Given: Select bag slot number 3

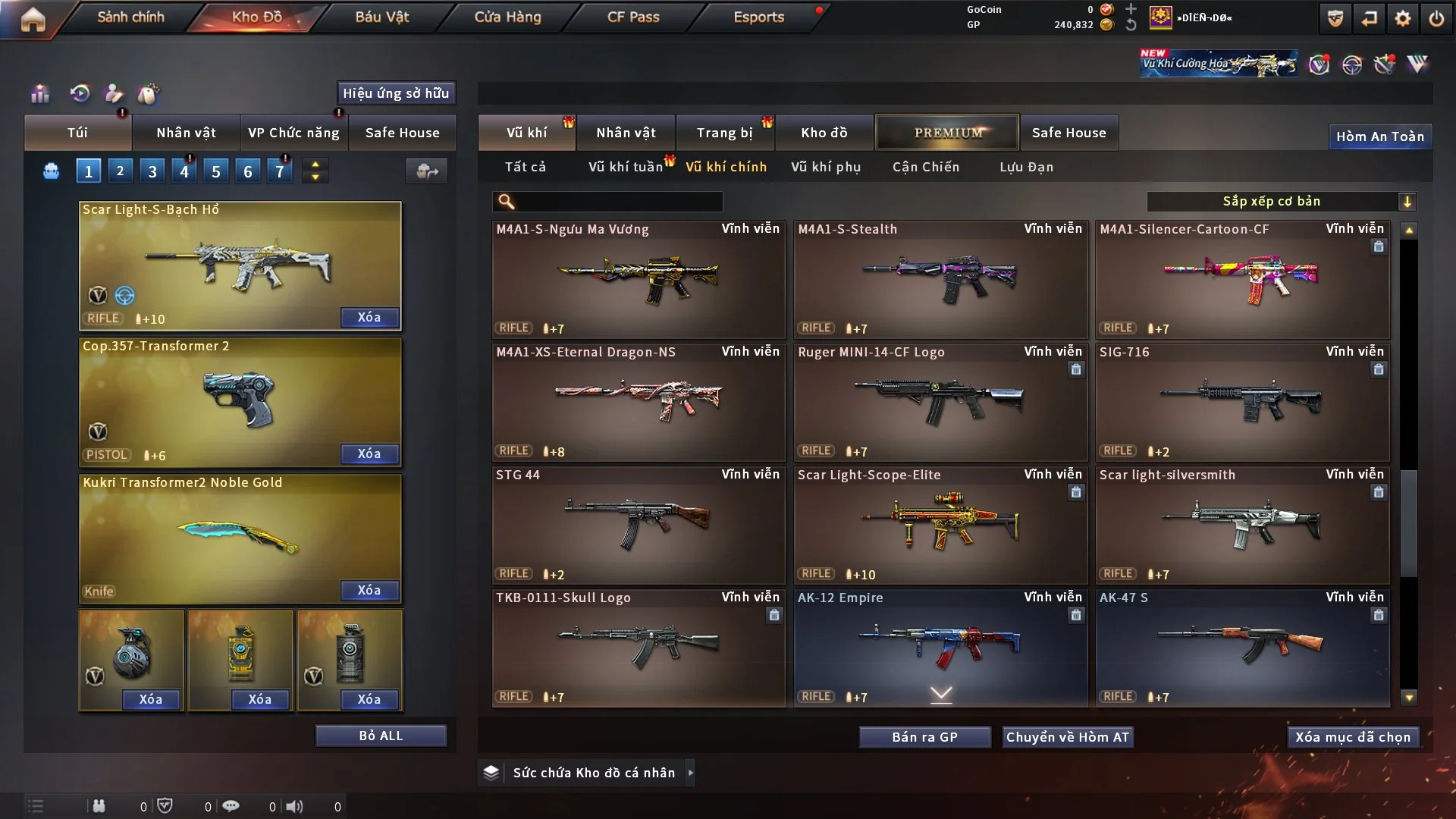Looking at the screenshot, I should (152, 171).
